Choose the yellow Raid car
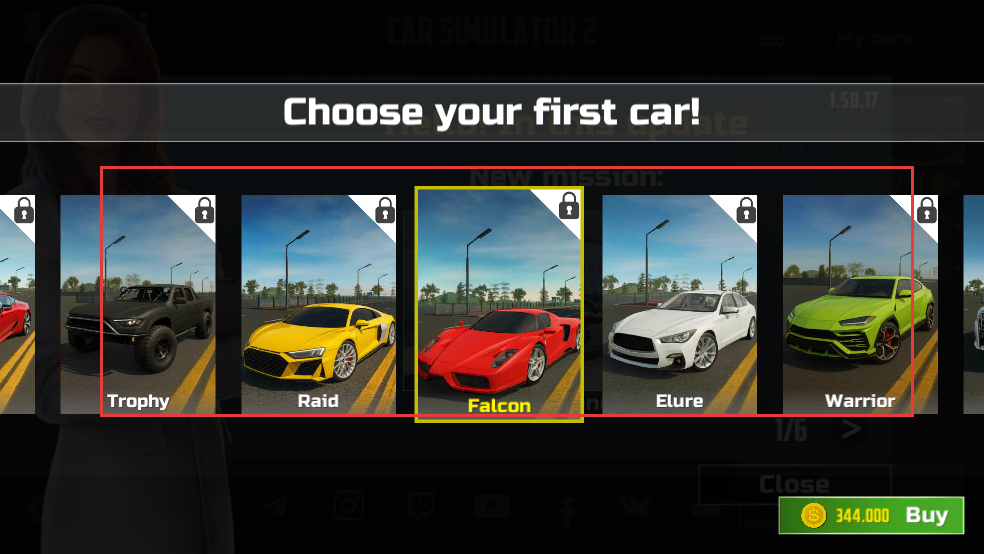The image size is (984, 554). pos(318,305)
